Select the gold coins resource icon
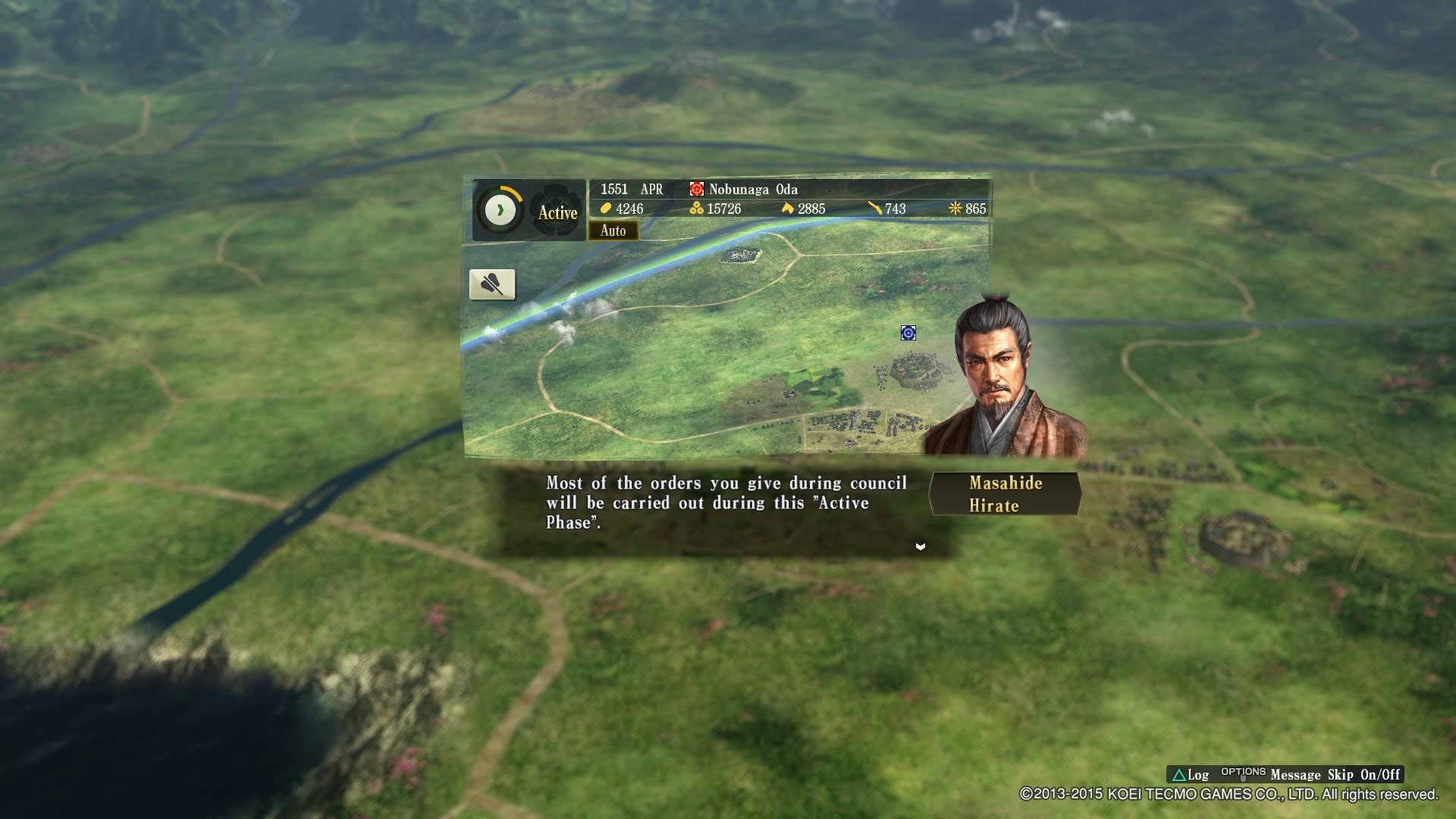The image size is (1456, 819). [604, 209]
